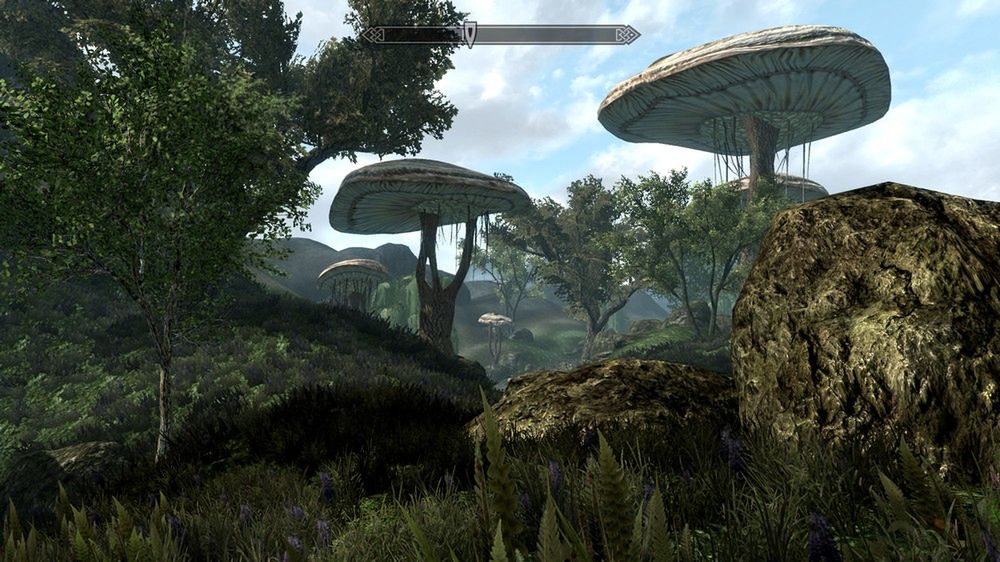1000x562 pixels.
Task: Click the quest marker on the compass
Action: (x=470, y=34)
